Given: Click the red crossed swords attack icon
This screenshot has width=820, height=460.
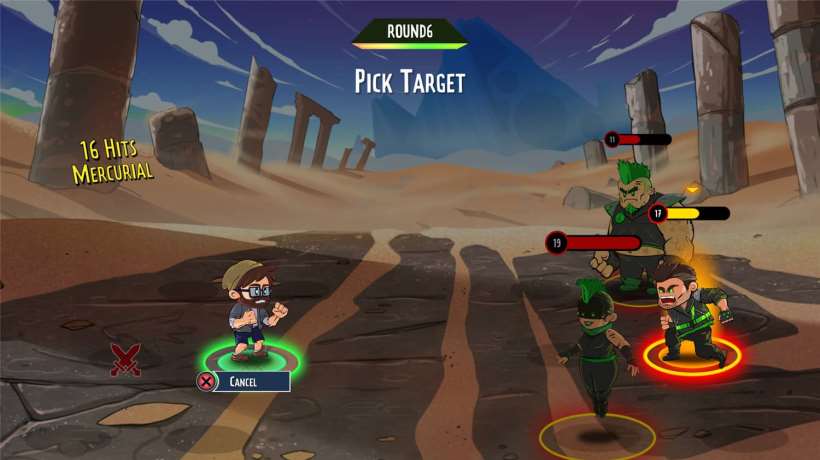Looking at the screenshot, I should [125, 359].
